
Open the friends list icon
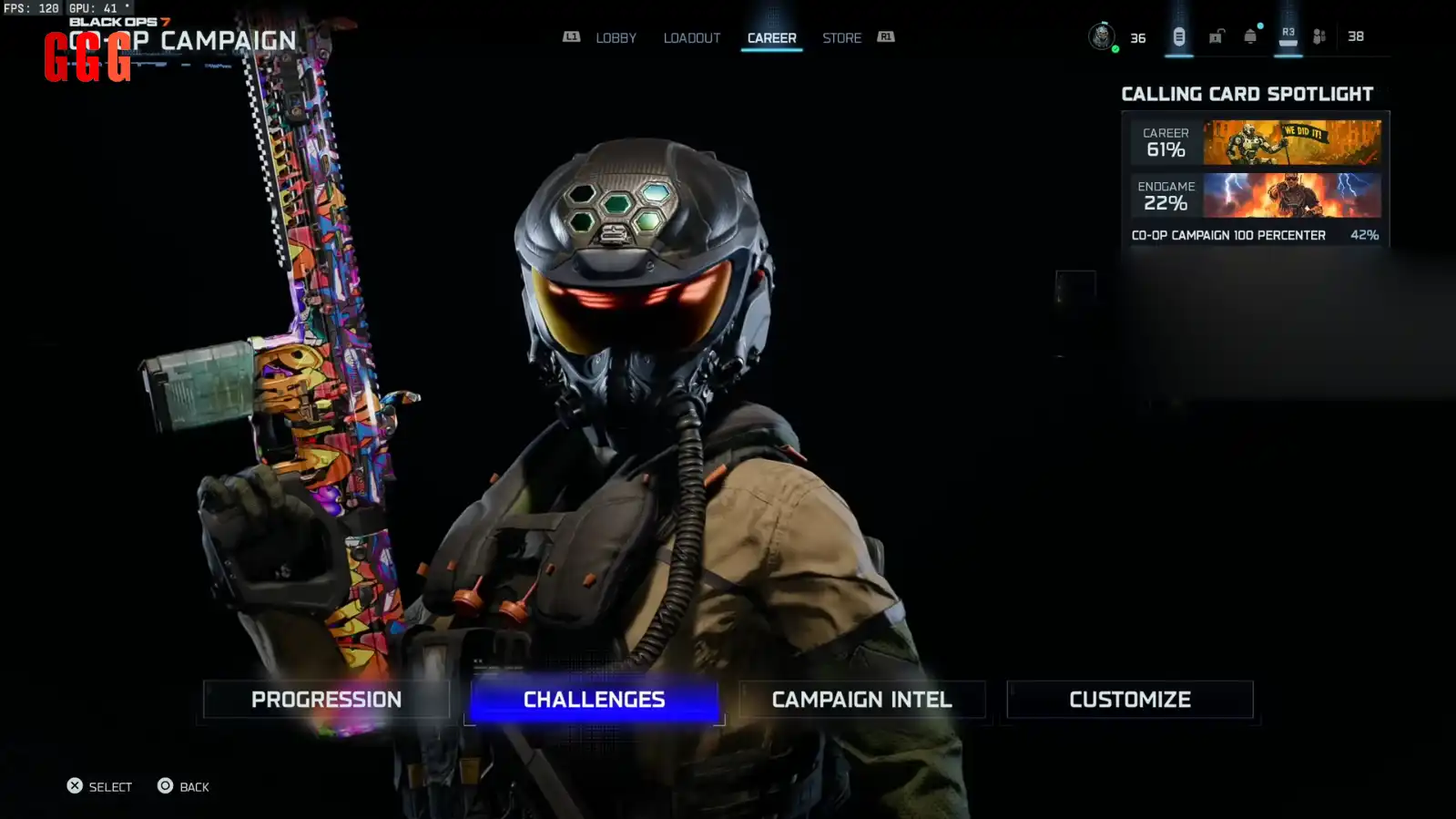coord(1319,36)
